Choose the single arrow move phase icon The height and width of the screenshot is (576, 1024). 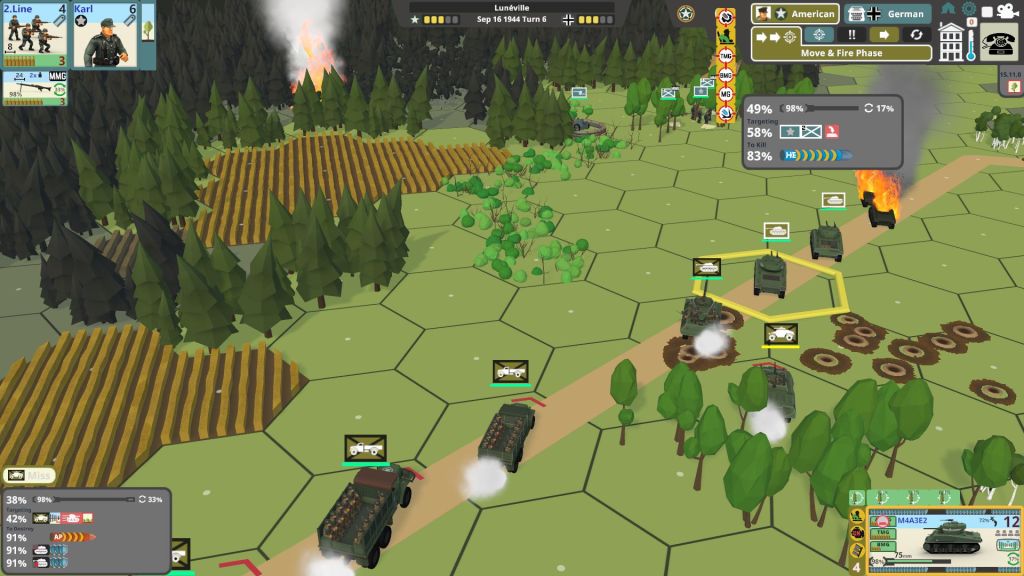884,35
